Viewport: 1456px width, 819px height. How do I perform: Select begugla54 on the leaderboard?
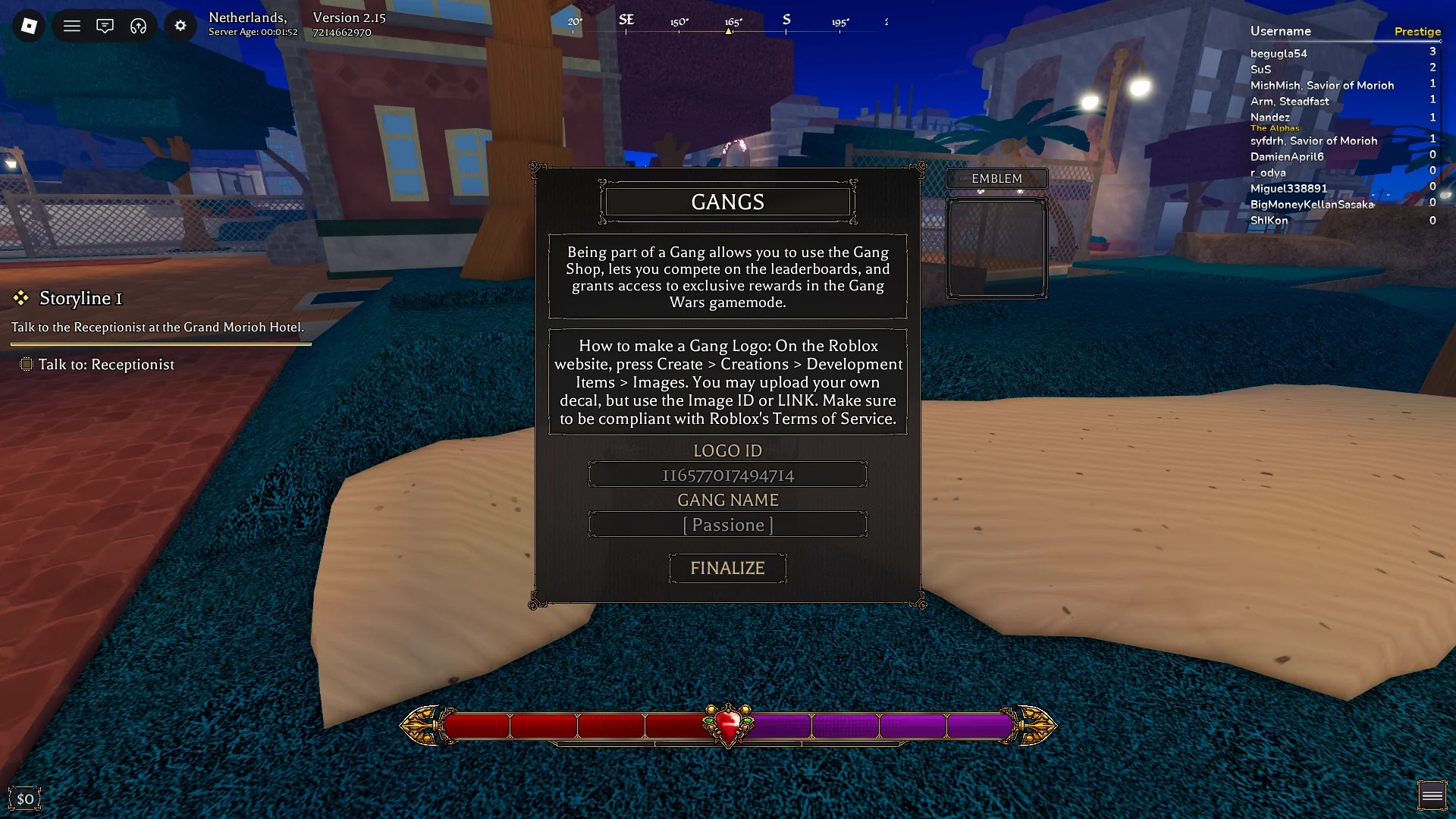coord(1279,53)
